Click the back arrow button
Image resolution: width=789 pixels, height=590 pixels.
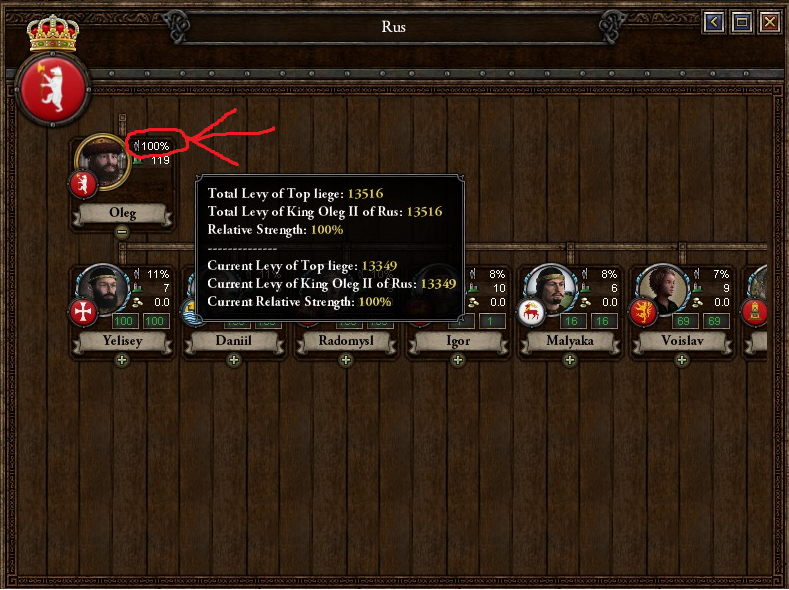pos(714,22)
